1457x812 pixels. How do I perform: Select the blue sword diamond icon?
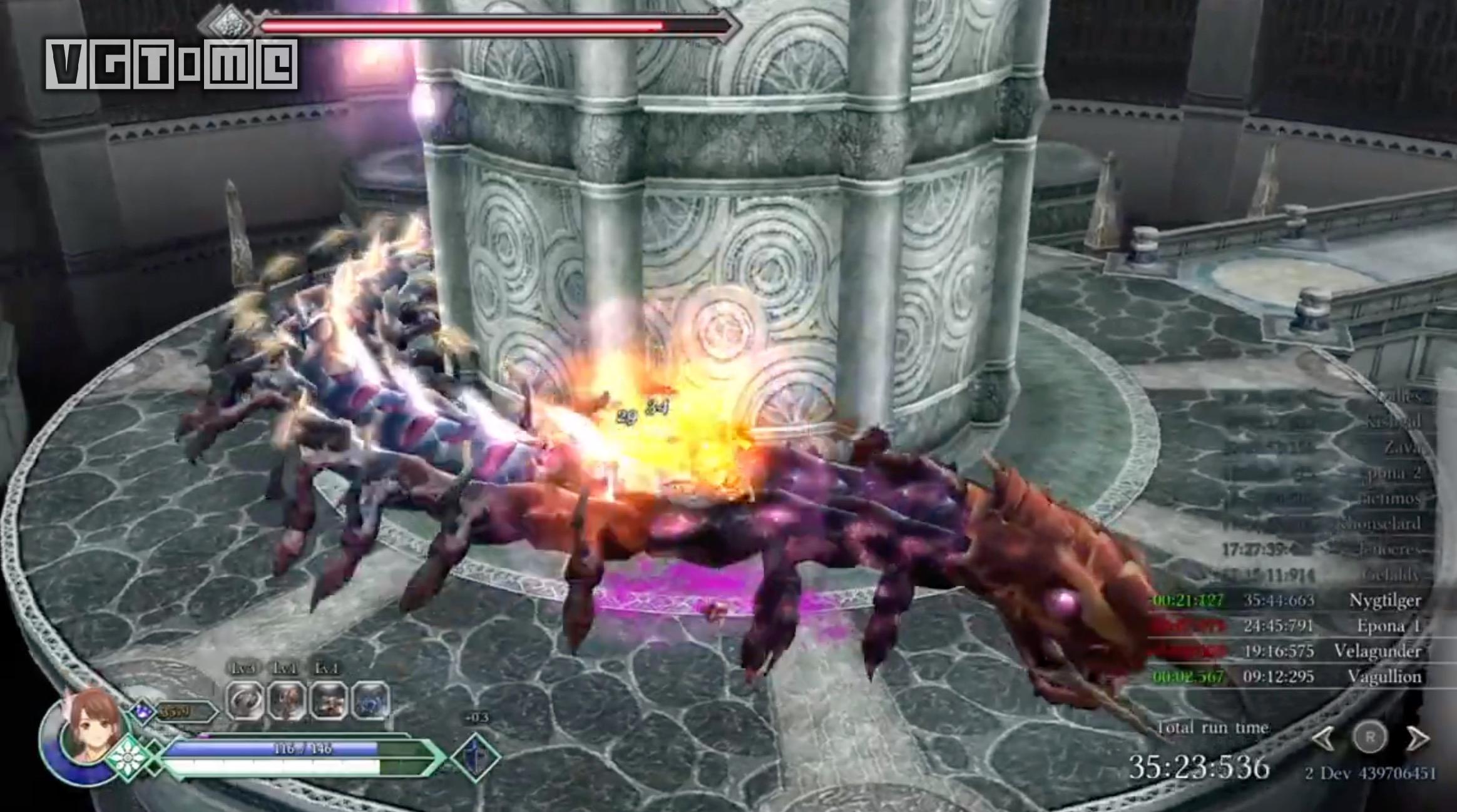point(475,757)
